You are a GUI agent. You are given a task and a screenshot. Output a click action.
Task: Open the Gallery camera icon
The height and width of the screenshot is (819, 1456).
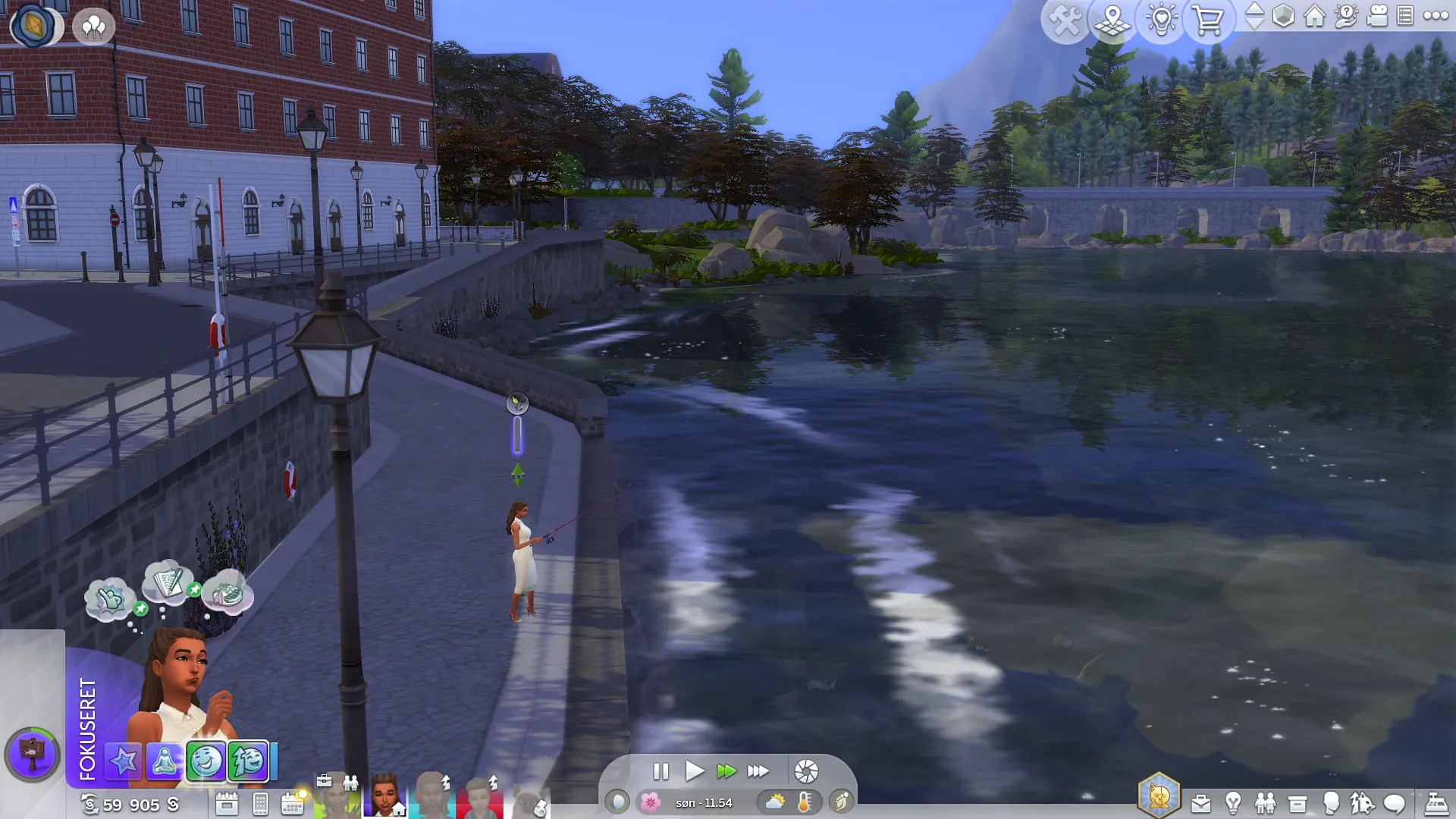point(1377,16)
